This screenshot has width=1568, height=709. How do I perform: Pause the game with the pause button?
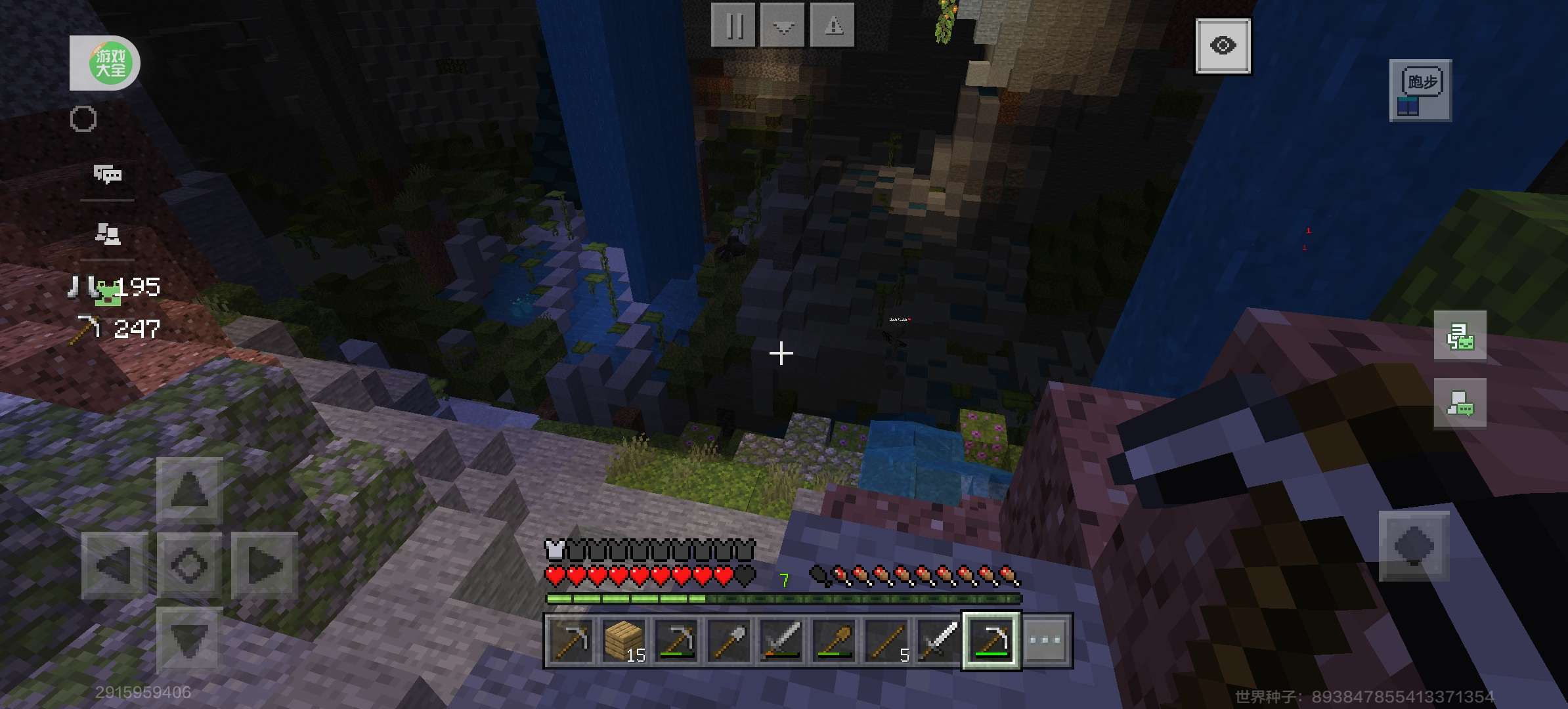coord(734,26)
